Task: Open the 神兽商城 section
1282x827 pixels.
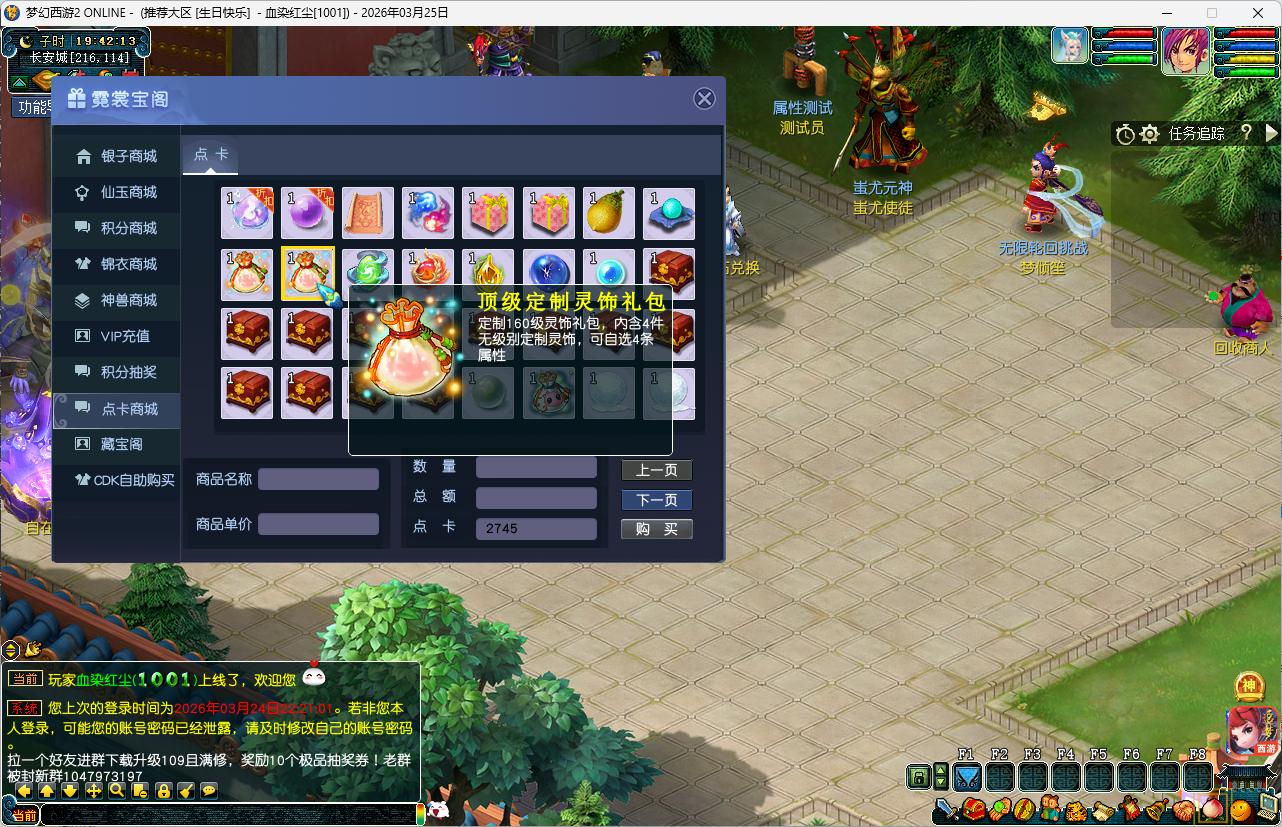Action: [x=128, y=300]
